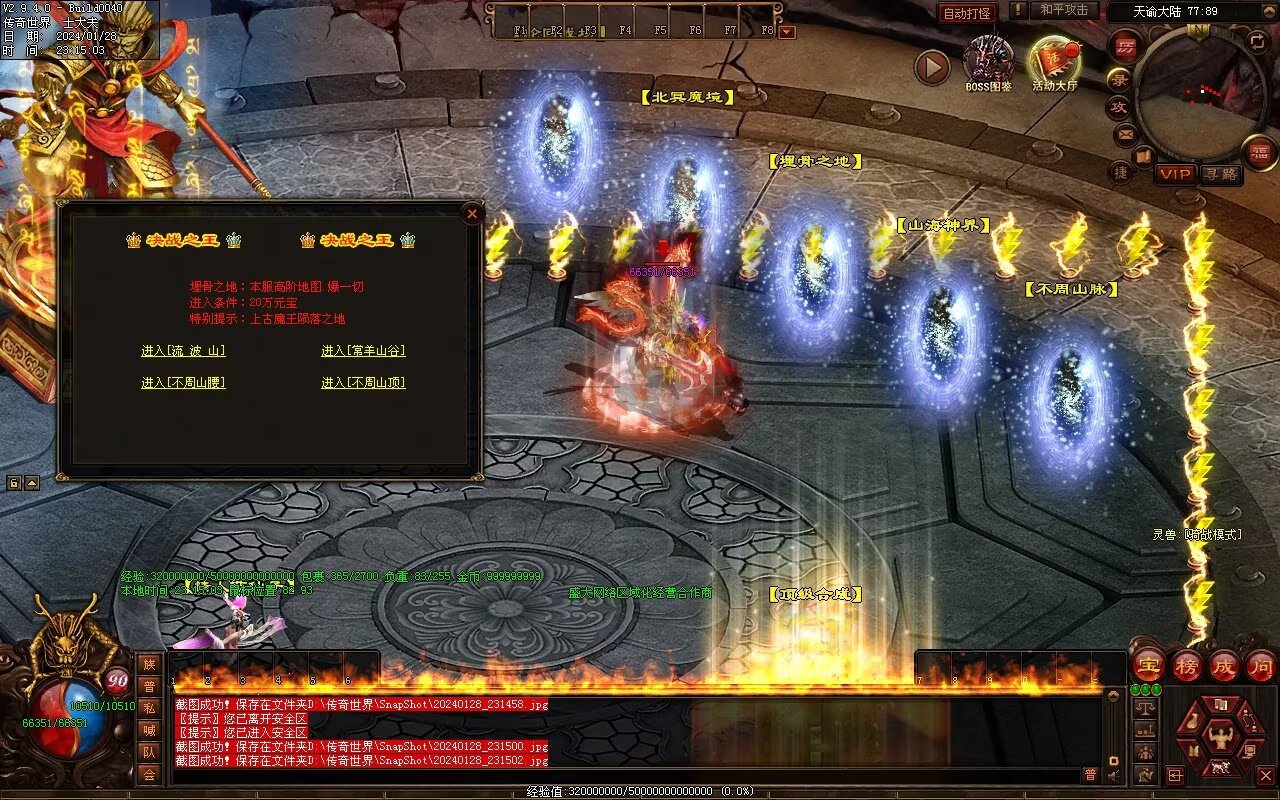Close the 决战之王 dialog window
1280x800 pixels.
click(472, 213)
